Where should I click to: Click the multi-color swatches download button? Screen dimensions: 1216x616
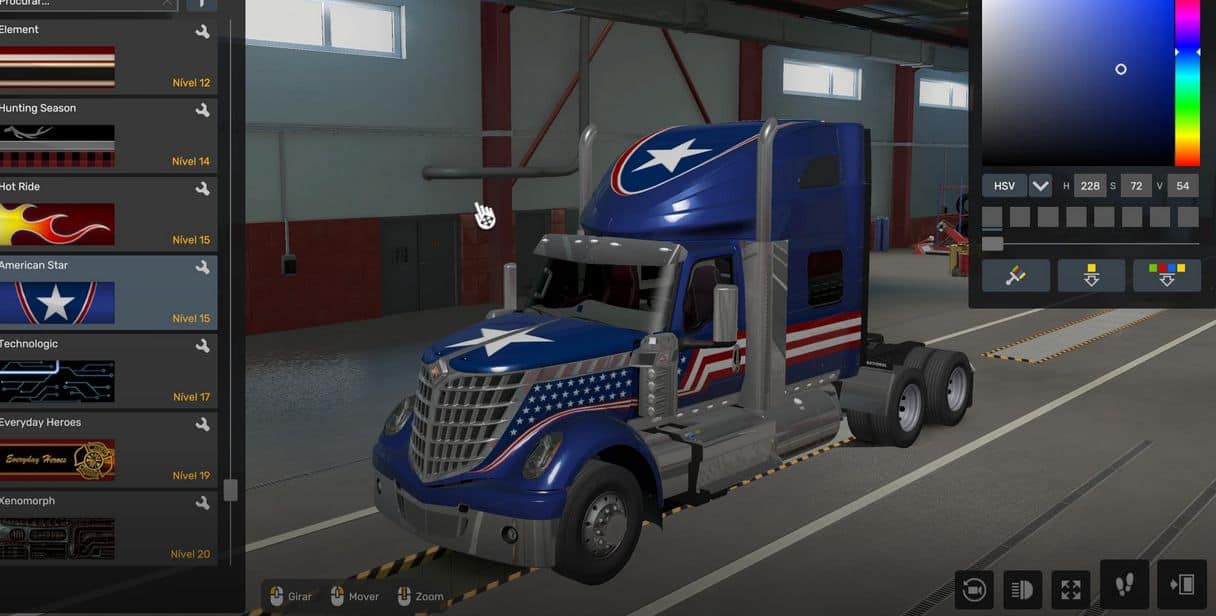1167,276
